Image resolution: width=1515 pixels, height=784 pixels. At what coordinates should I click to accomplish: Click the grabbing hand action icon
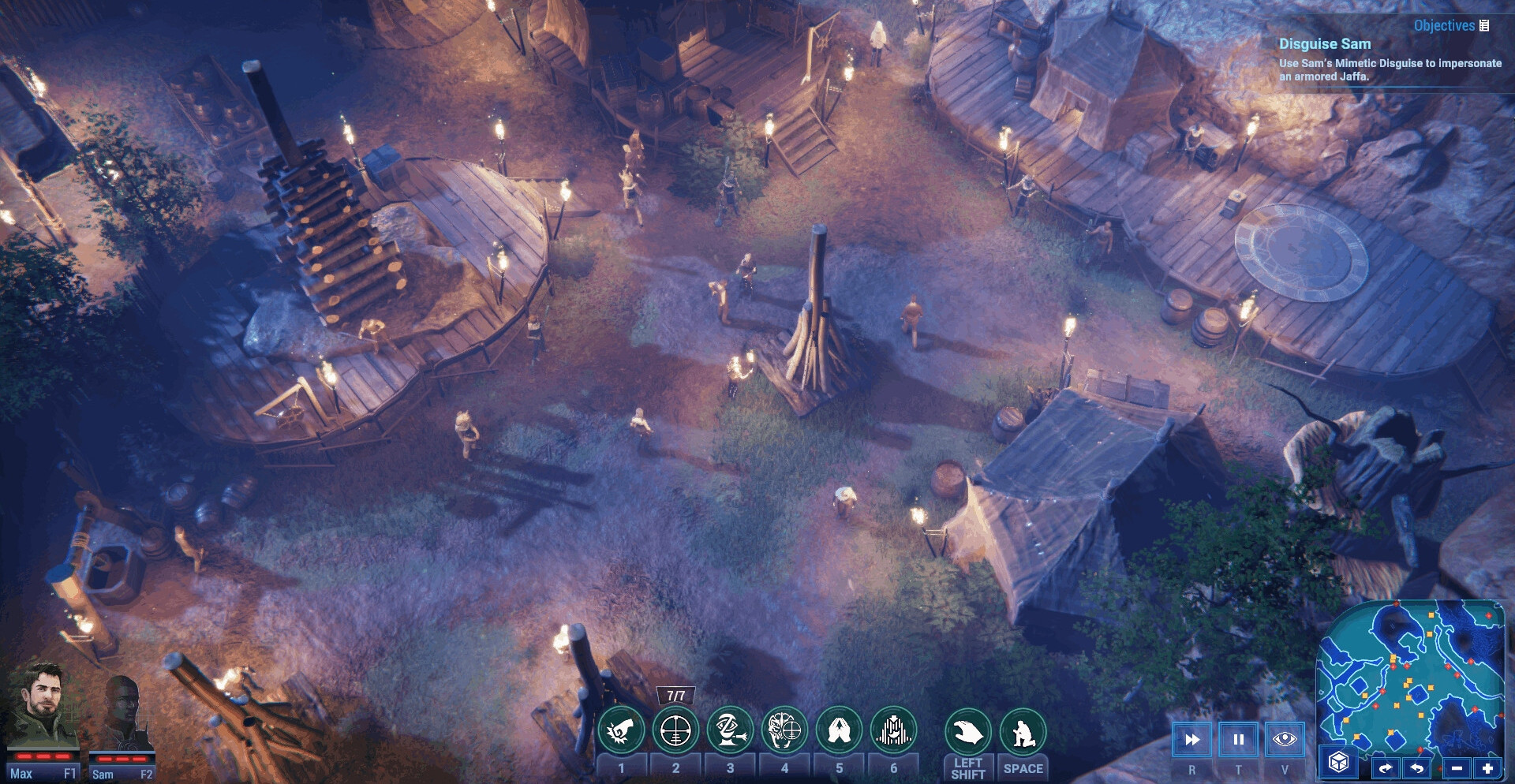(967, 733)
